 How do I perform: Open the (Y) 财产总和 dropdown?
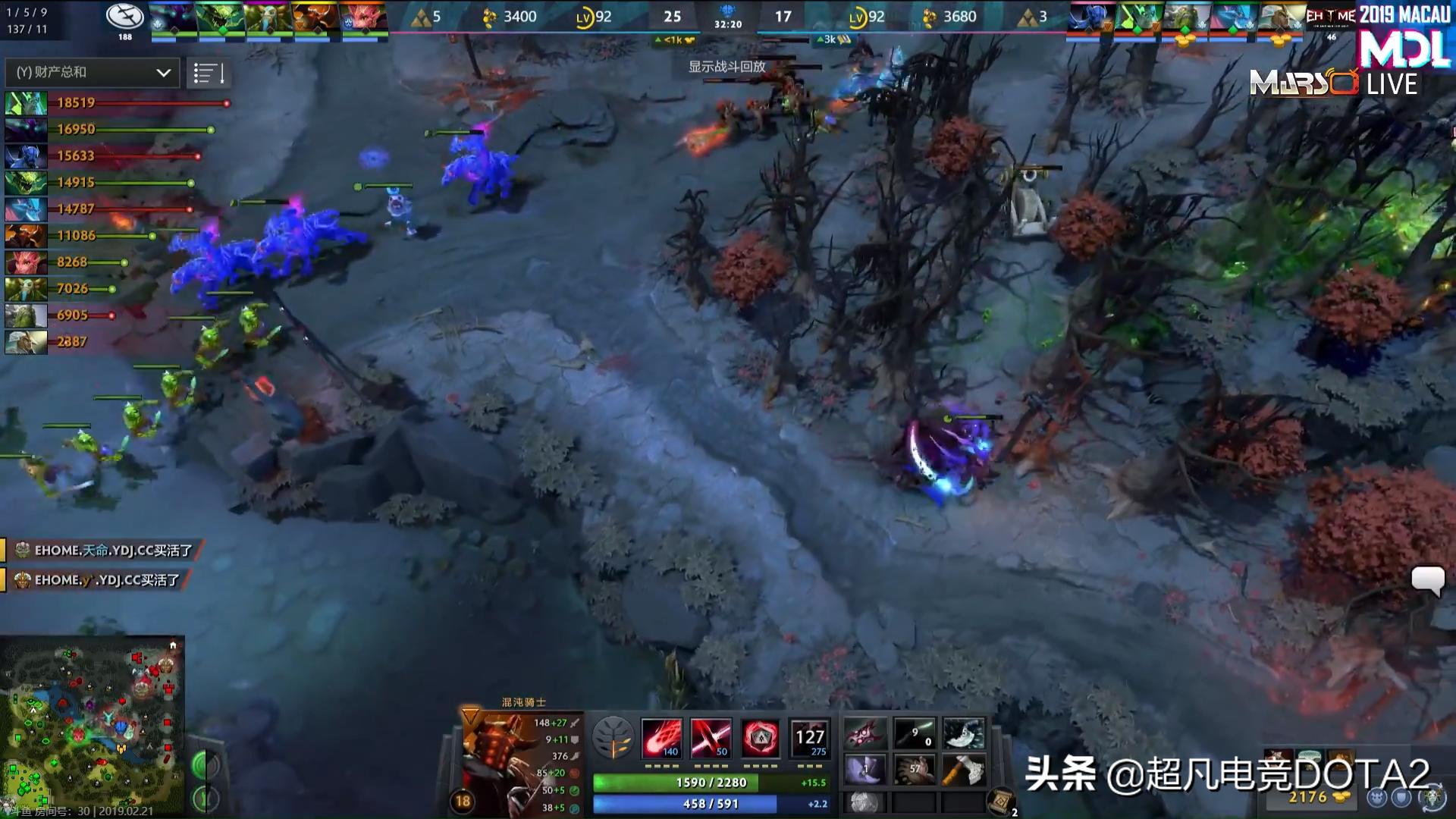point(90,73)
